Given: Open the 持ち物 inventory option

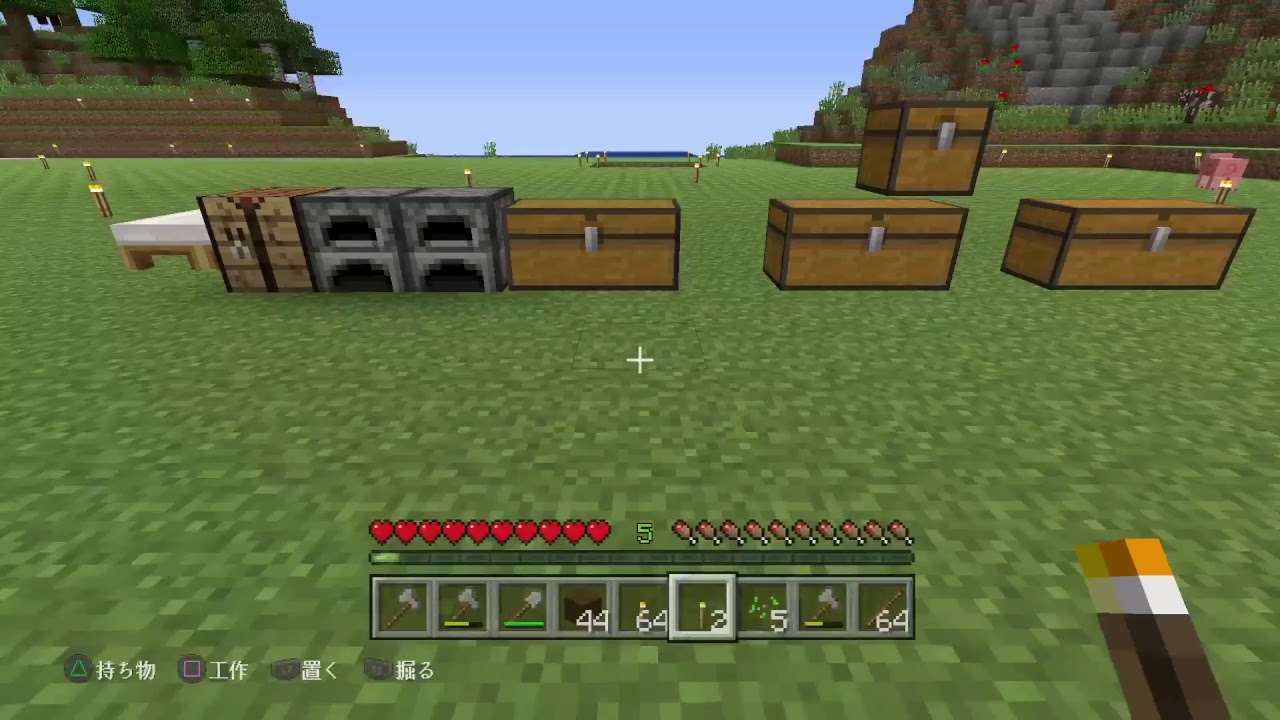Looking at the screenshot, I should pos(125,670).
